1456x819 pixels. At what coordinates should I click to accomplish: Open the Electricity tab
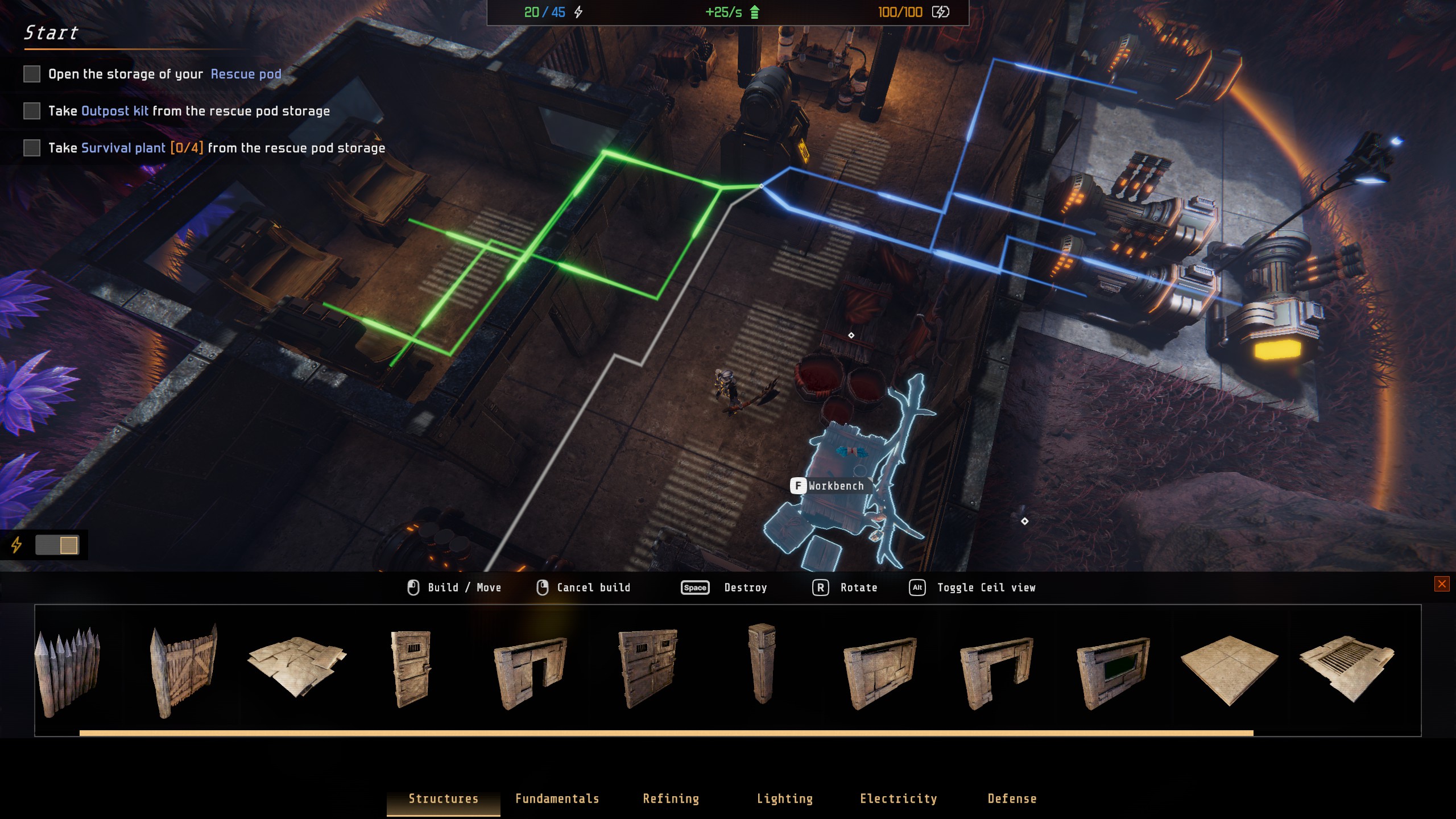click(898, 799)
